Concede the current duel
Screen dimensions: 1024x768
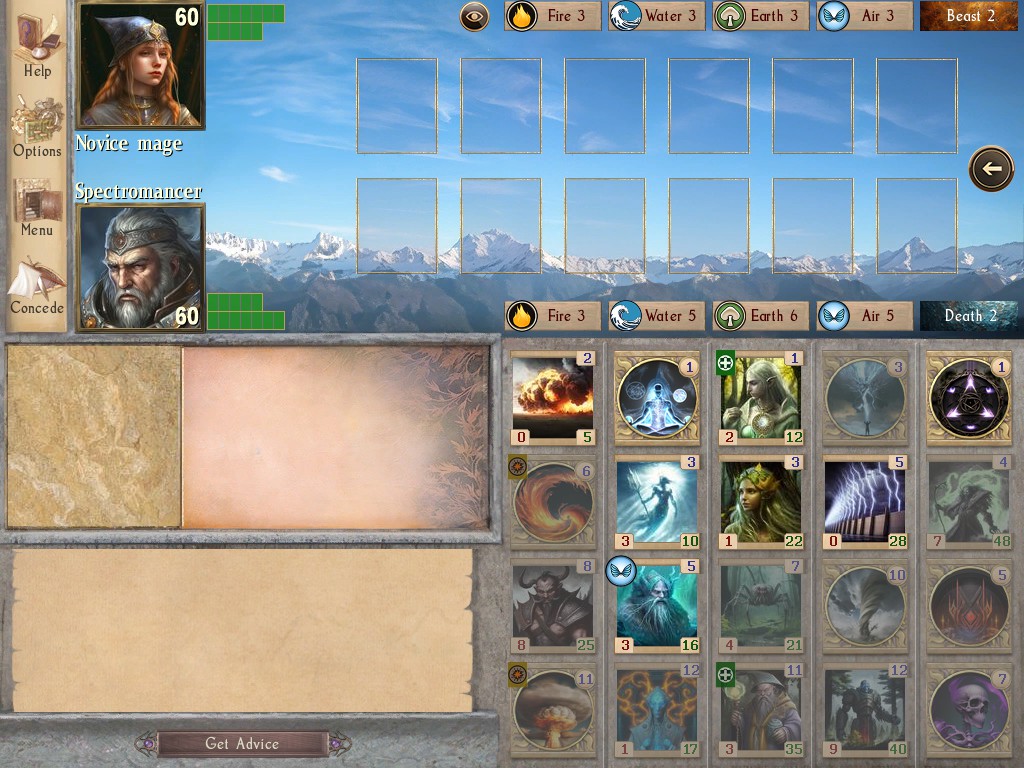37,285
